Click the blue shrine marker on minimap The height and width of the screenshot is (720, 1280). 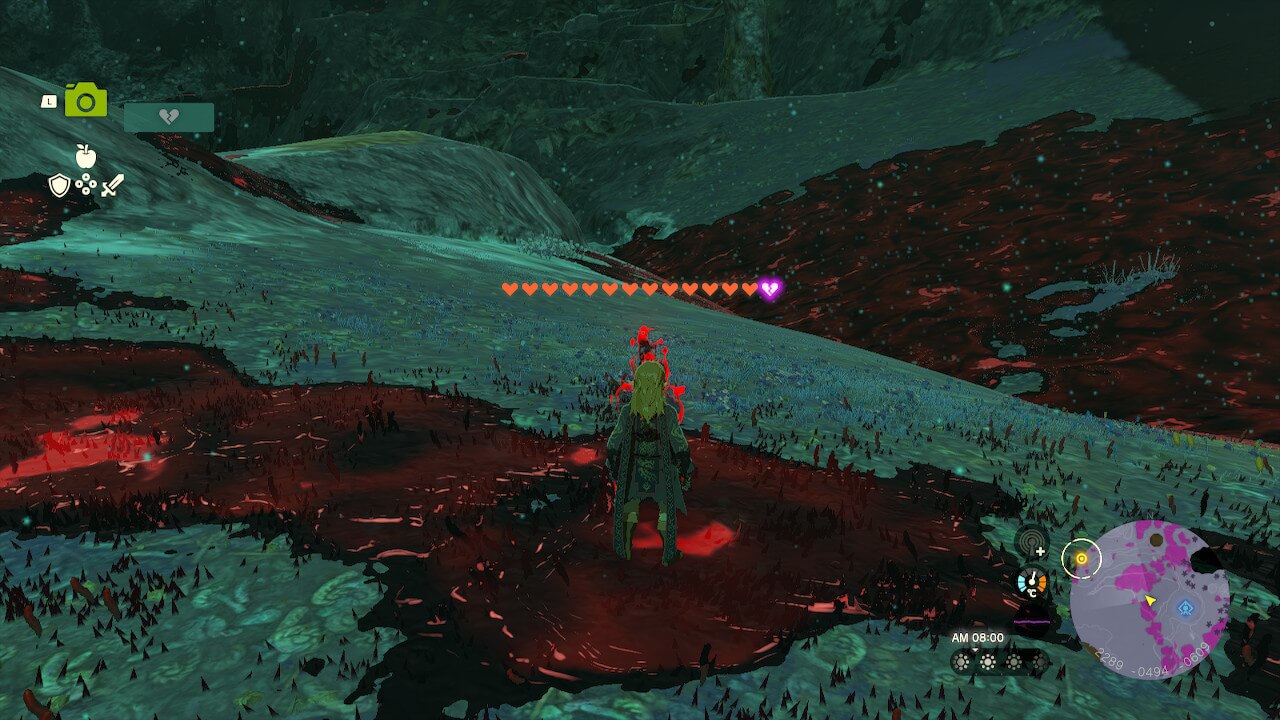point(1186,607)
